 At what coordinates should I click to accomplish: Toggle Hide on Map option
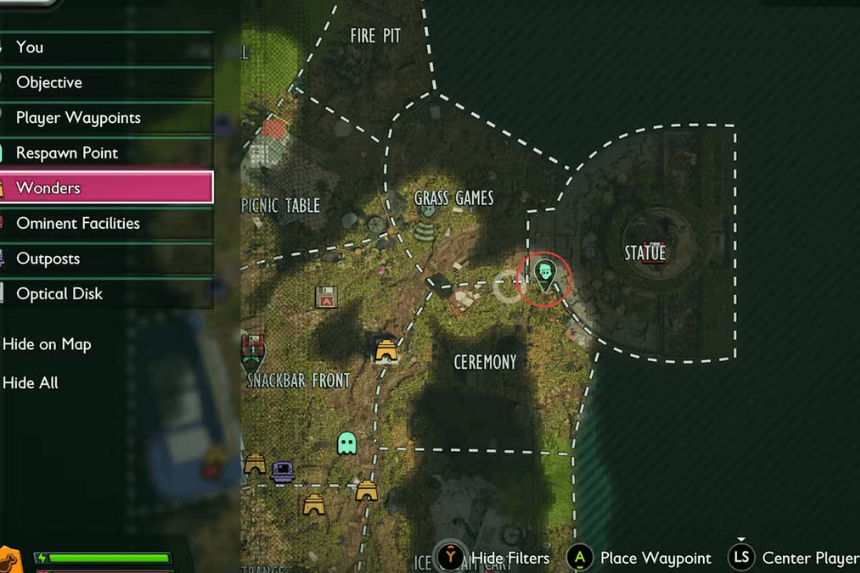(x=47, y=344)
